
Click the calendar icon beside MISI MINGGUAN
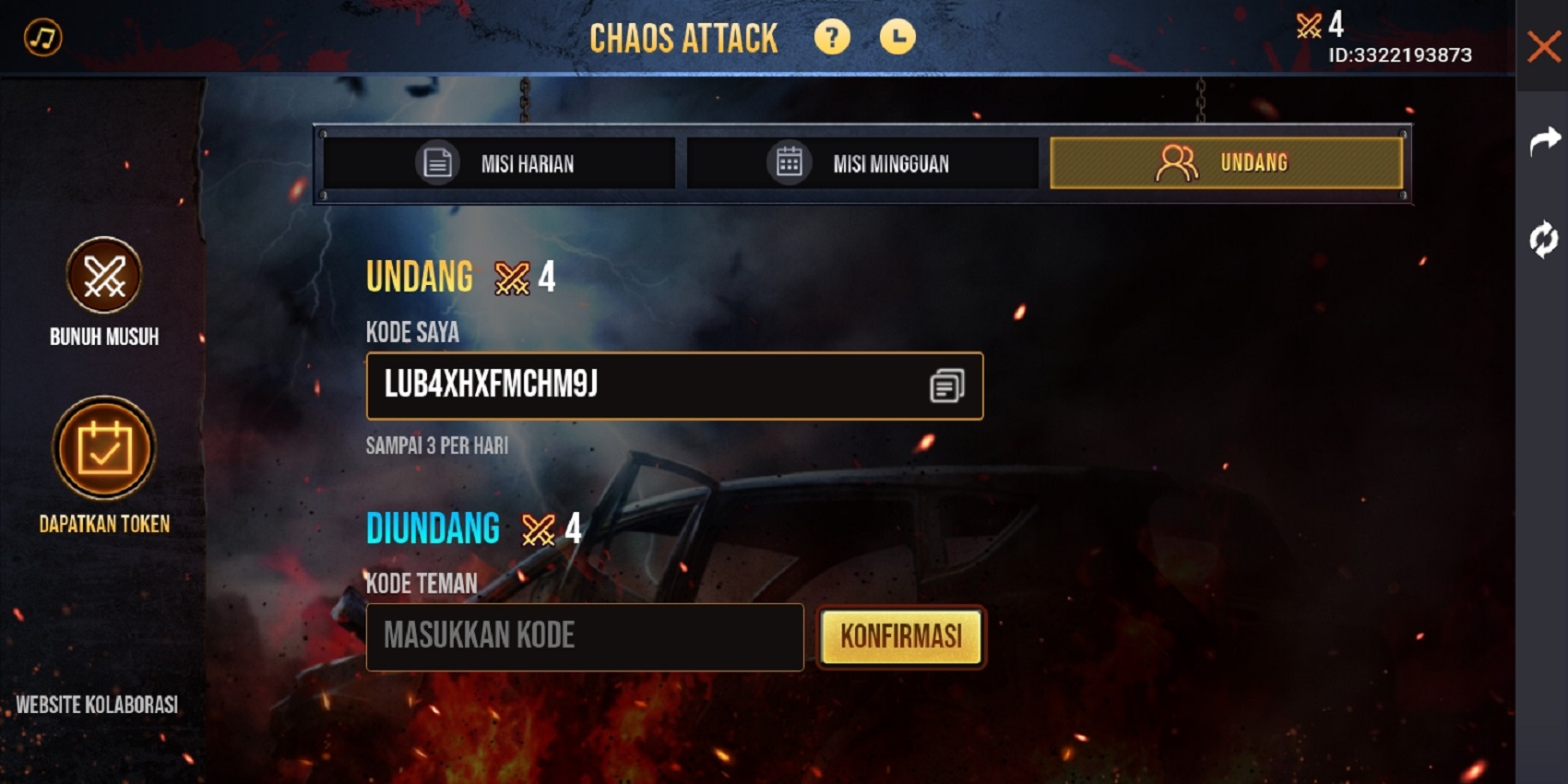pos(789,162)
